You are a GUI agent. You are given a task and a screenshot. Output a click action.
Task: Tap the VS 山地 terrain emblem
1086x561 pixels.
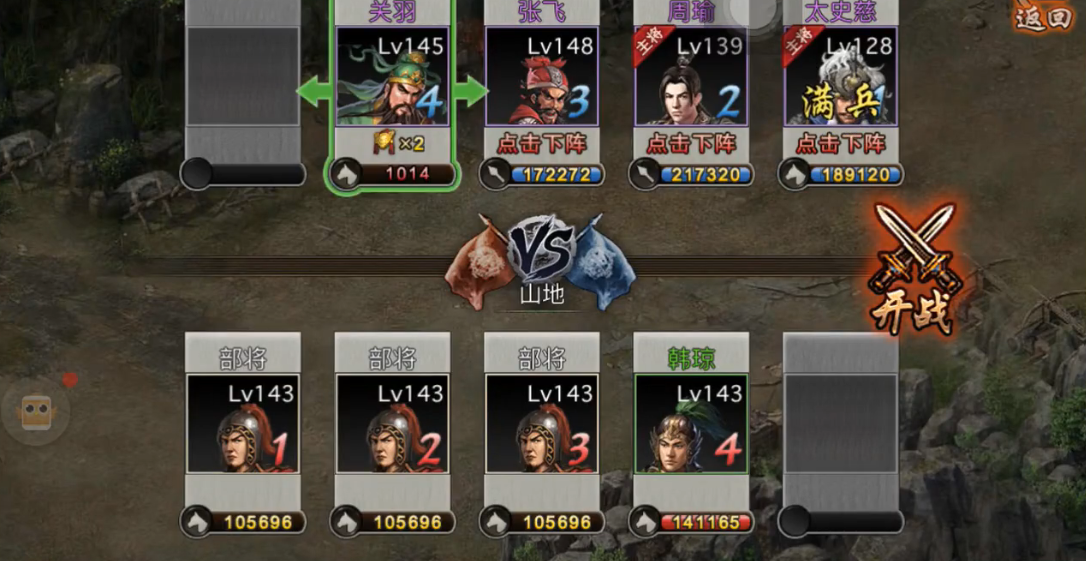(542, 258)
